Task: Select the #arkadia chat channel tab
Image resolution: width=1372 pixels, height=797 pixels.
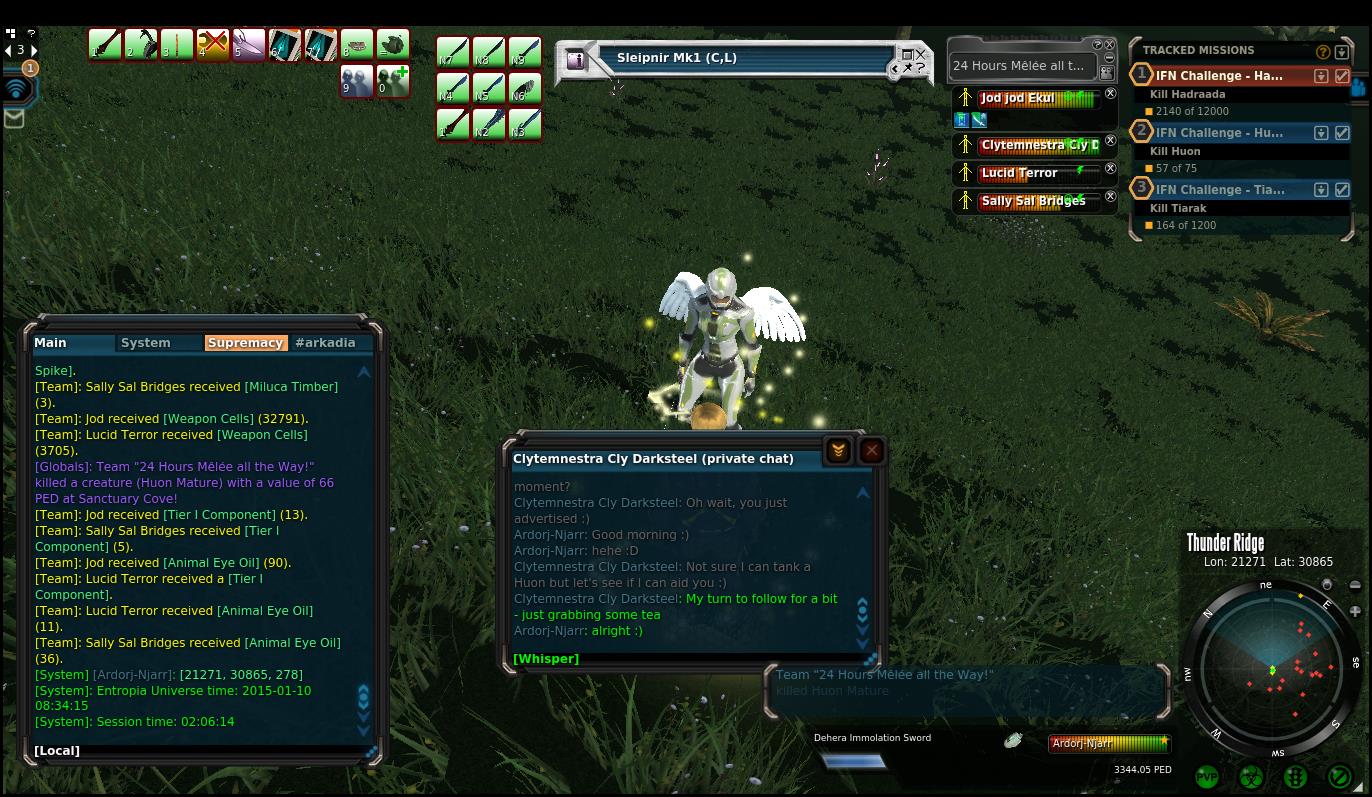Action: click(x=325, y=343)
